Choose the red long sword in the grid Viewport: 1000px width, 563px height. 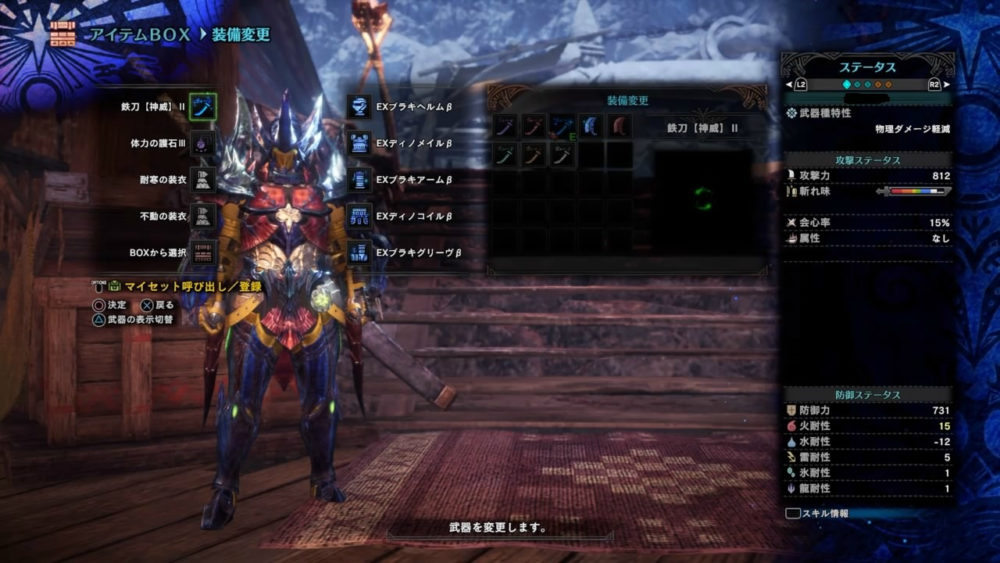(x=534, y=127)
